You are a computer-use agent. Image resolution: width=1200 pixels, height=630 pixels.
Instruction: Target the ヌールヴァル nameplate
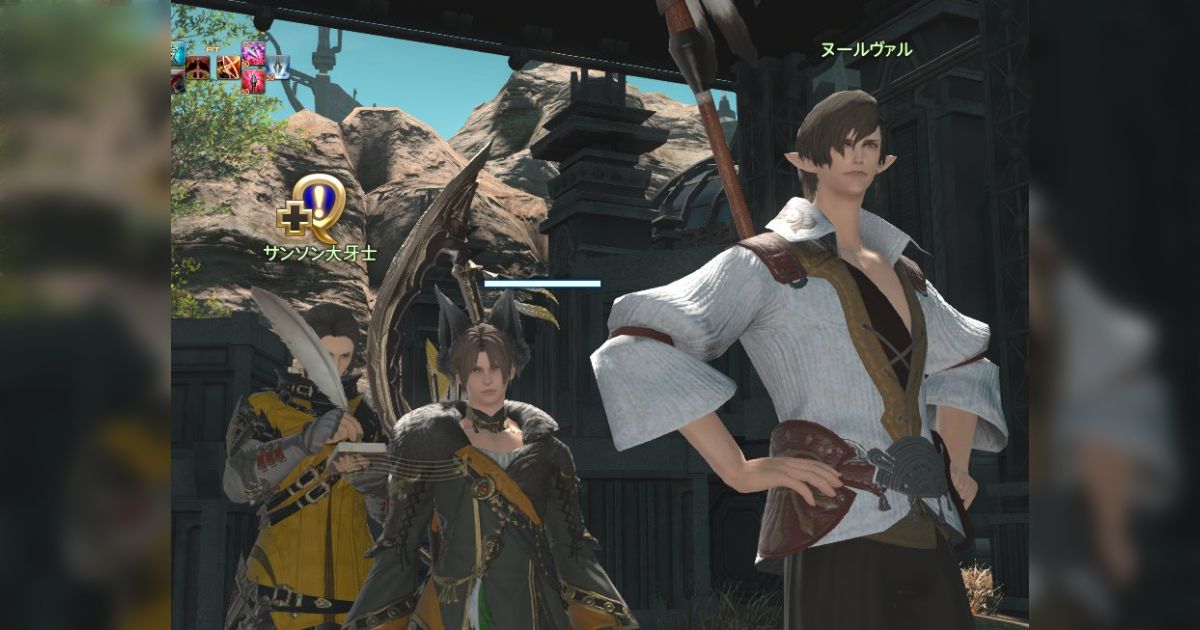pos(867,49)
